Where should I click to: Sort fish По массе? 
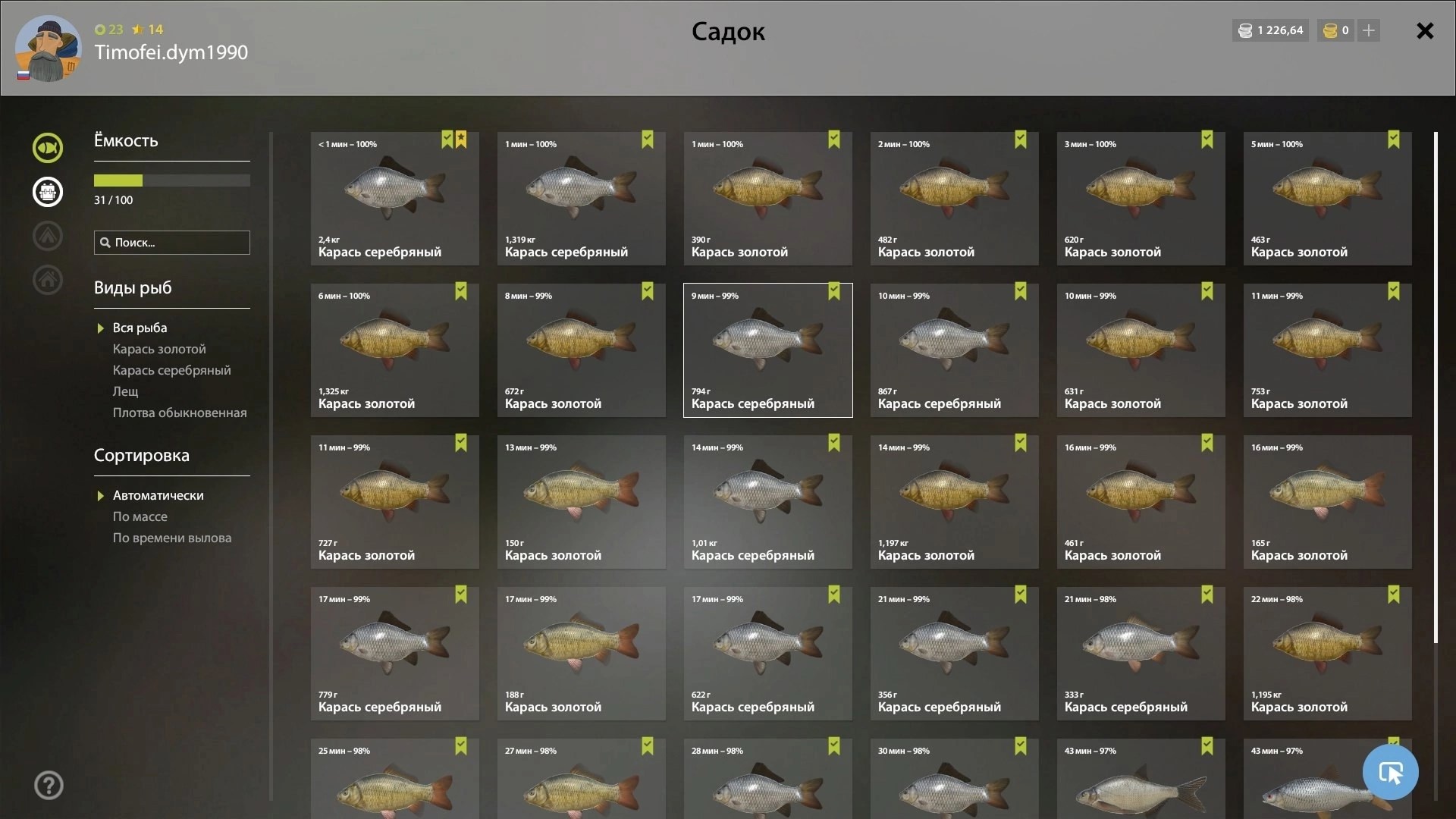click(140, 516)
